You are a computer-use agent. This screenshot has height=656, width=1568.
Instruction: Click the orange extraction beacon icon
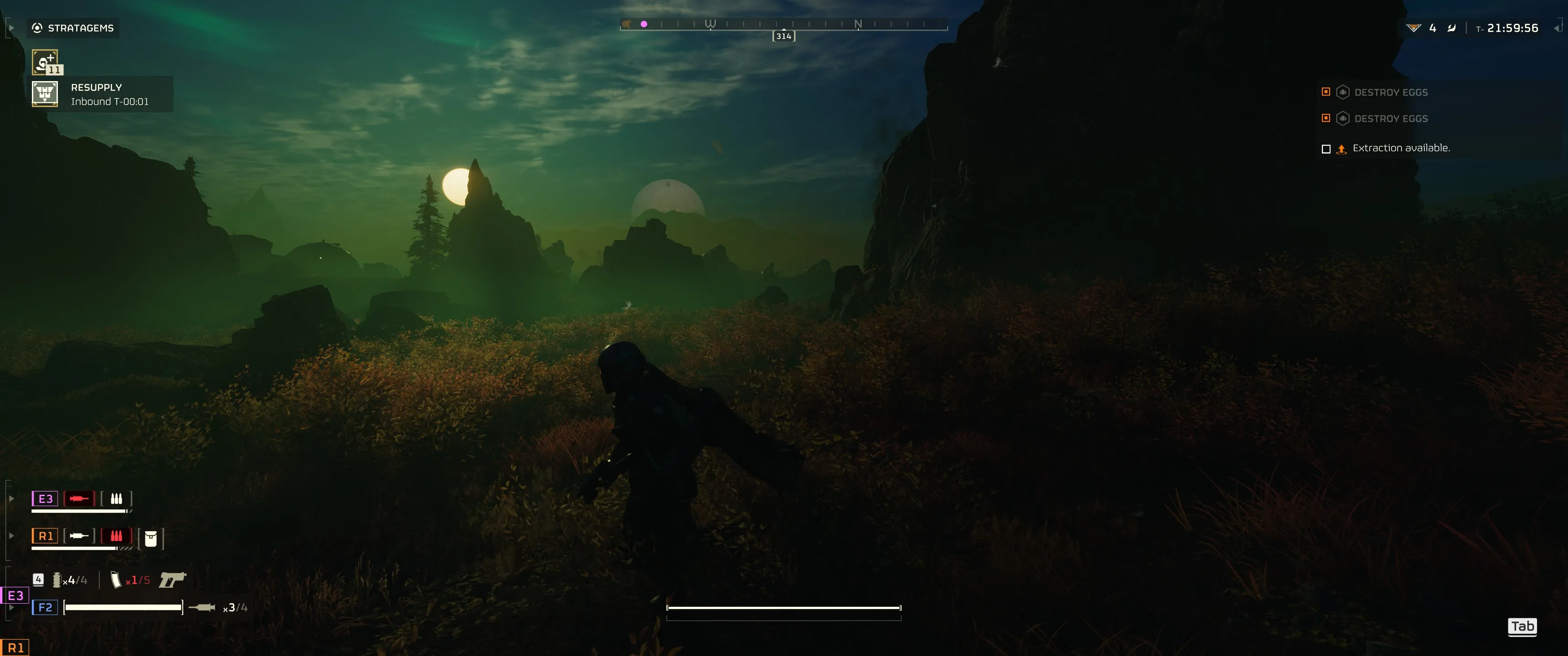1341,148
